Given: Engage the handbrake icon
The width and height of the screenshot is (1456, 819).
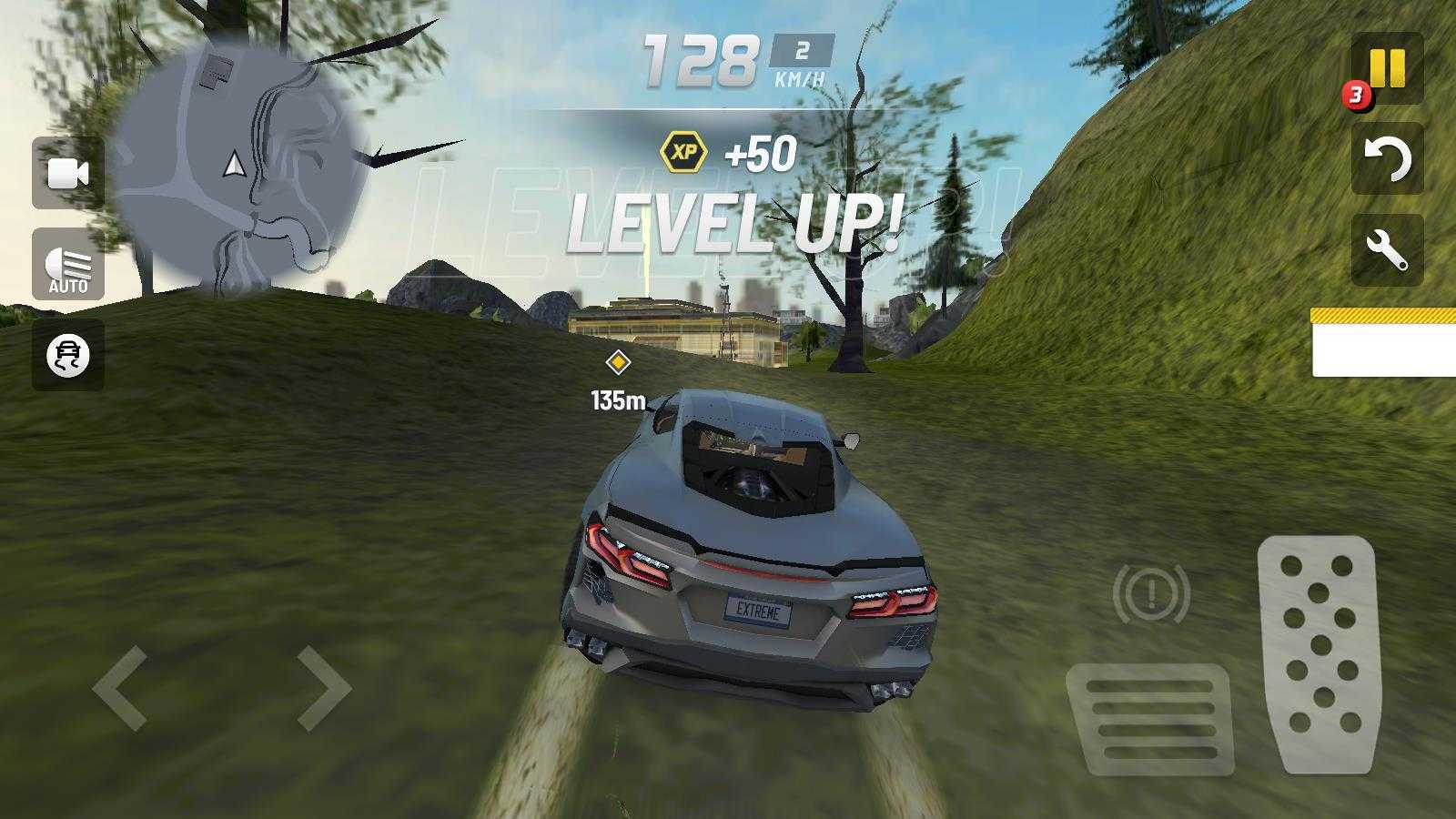Looking at the screenshot, I should [x=1151, y=594].
